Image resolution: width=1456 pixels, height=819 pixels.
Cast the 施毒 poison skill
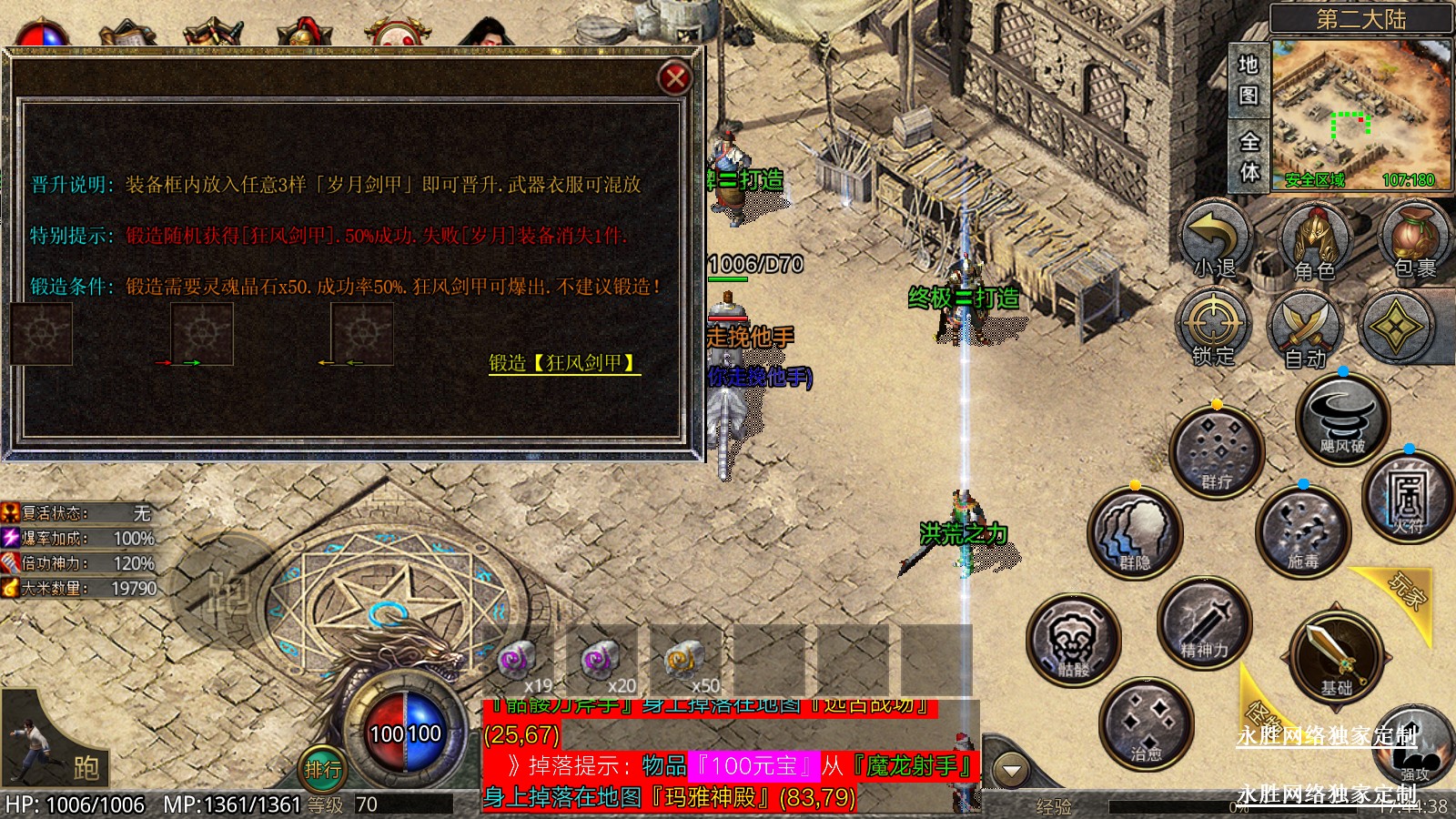coord(1302,532)
